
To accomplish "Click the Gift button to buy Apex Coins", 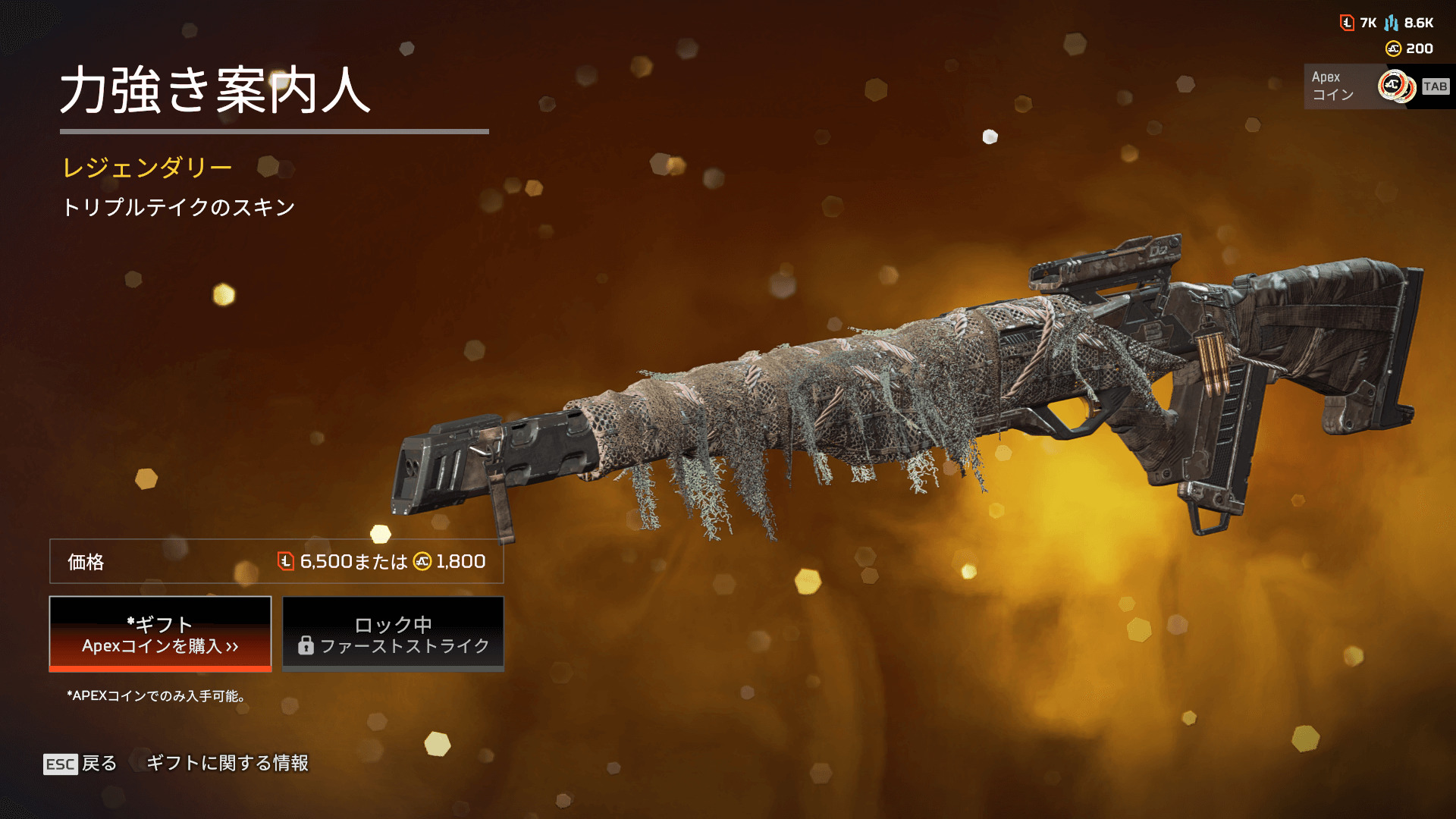I will tap(160, 634).
